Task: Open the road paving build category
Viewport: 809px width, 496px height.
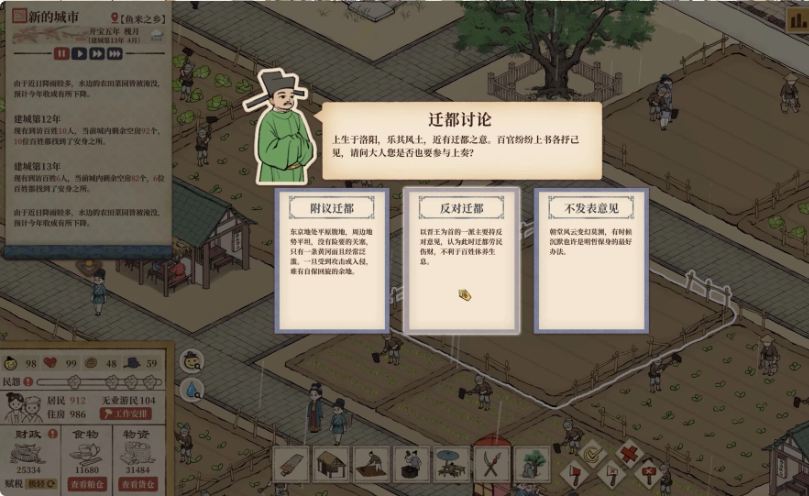Action: [x=291, y=464]
